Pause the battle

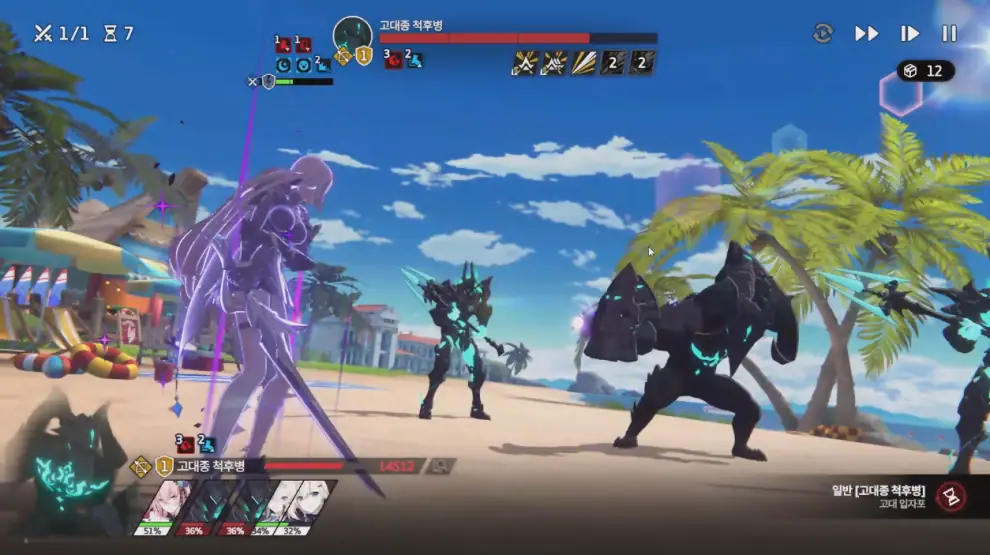click(x=949, y=33)
